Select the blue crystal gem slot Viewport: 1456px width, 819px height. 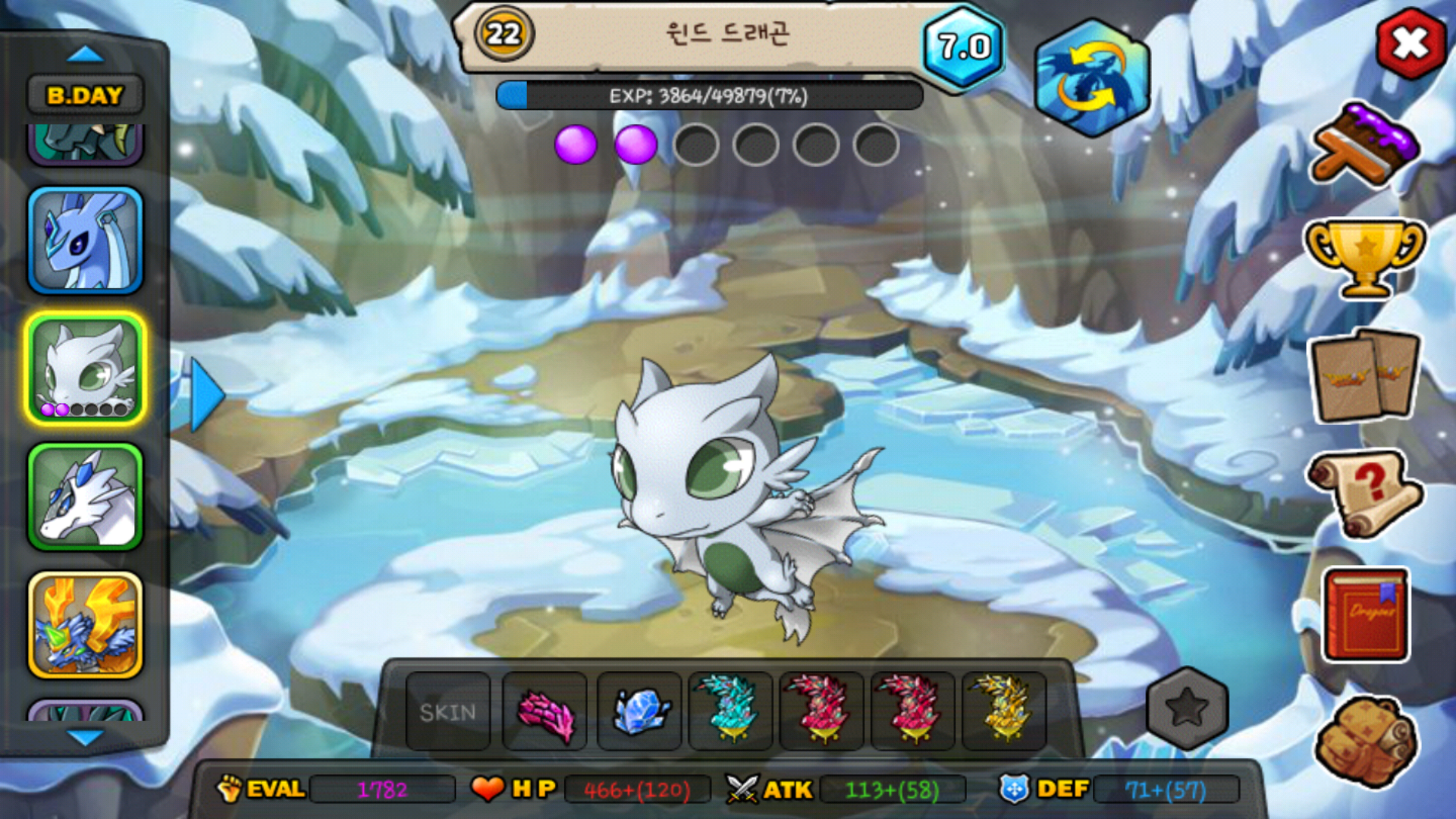[x=640, y=711]
